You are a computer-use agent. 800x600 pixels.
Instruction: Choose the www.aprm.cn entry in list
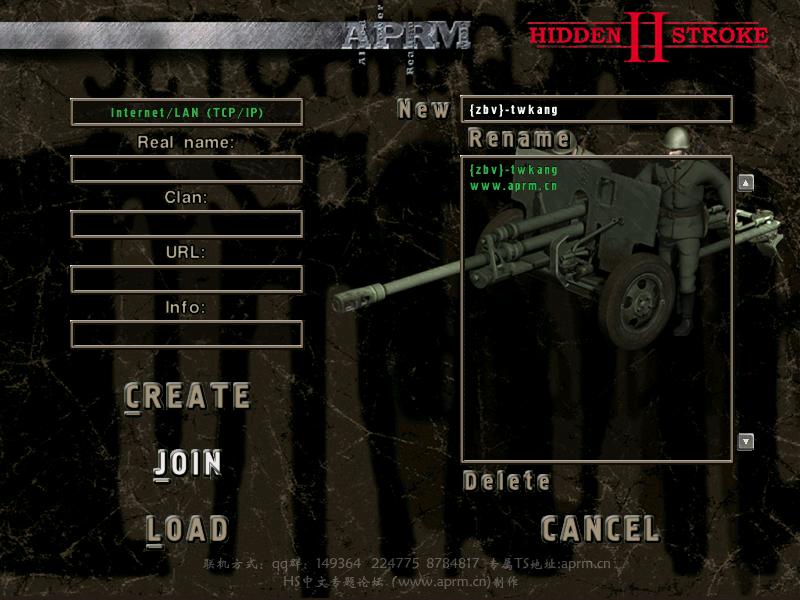(x=514, y=186)
